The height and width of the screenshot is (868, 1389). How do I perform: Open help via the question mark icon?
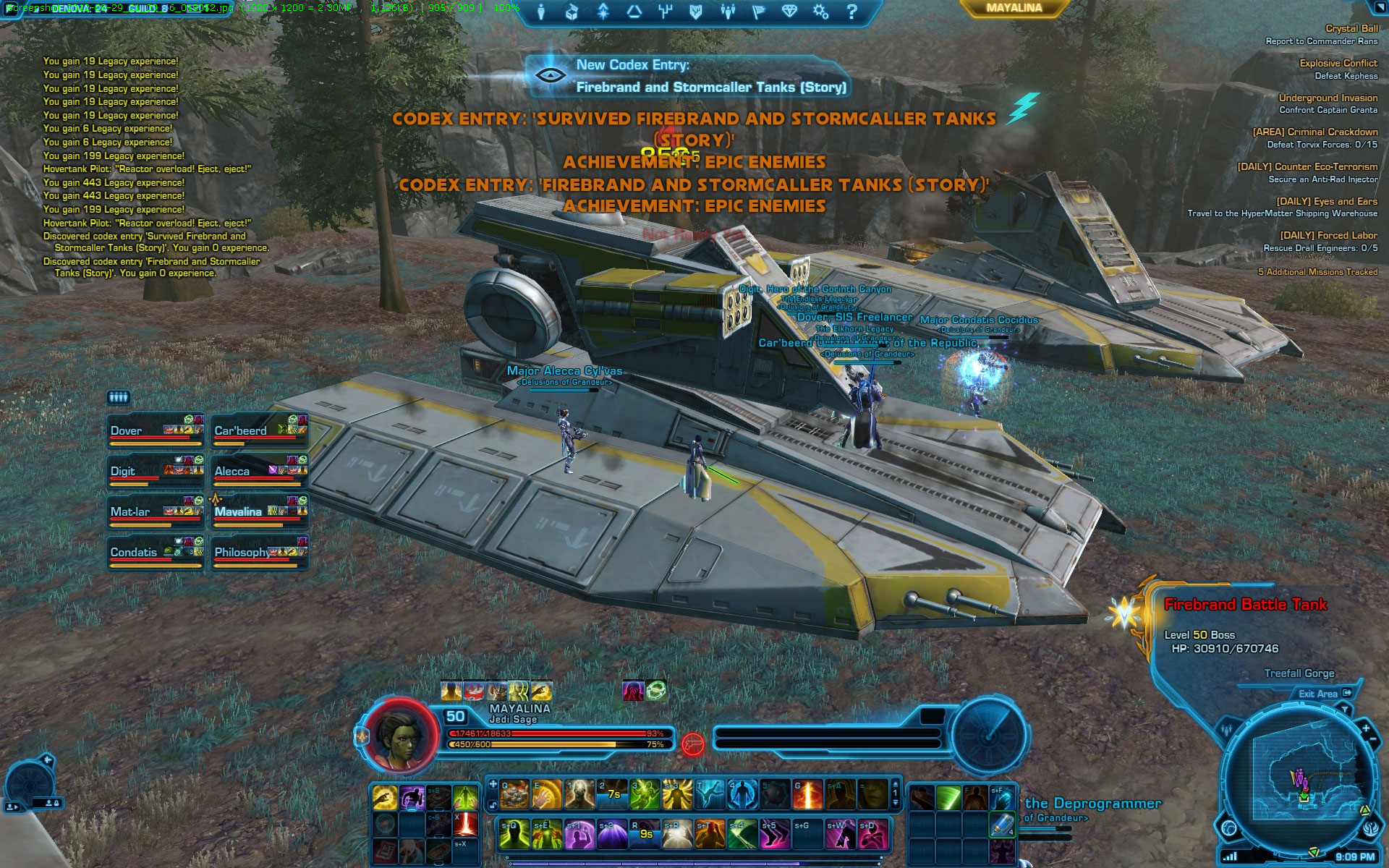pos(851,12)
